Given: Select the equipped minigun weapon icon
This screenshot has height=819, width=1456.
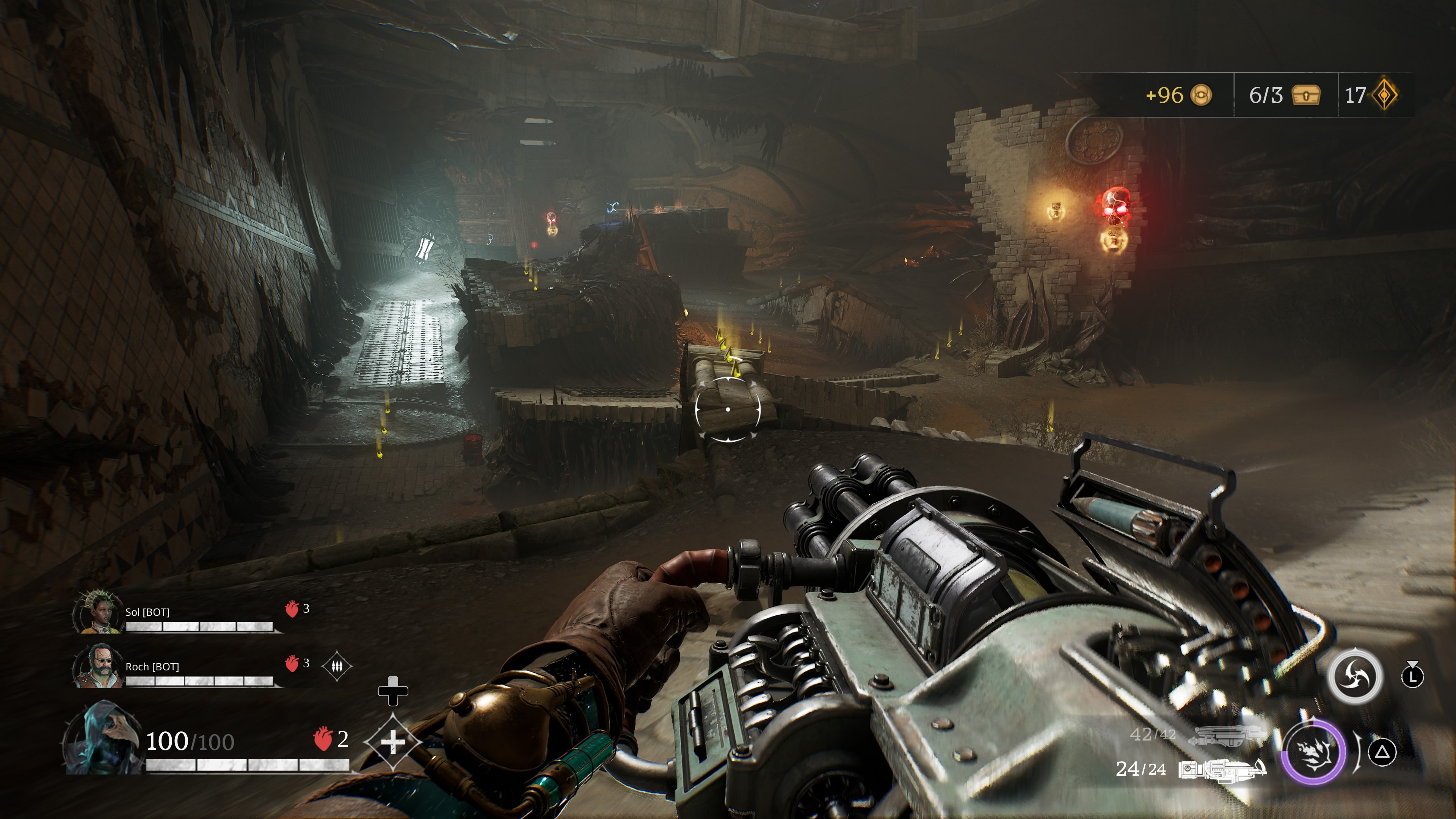Looking at the screenshot, I should [x=1222, y=770].
